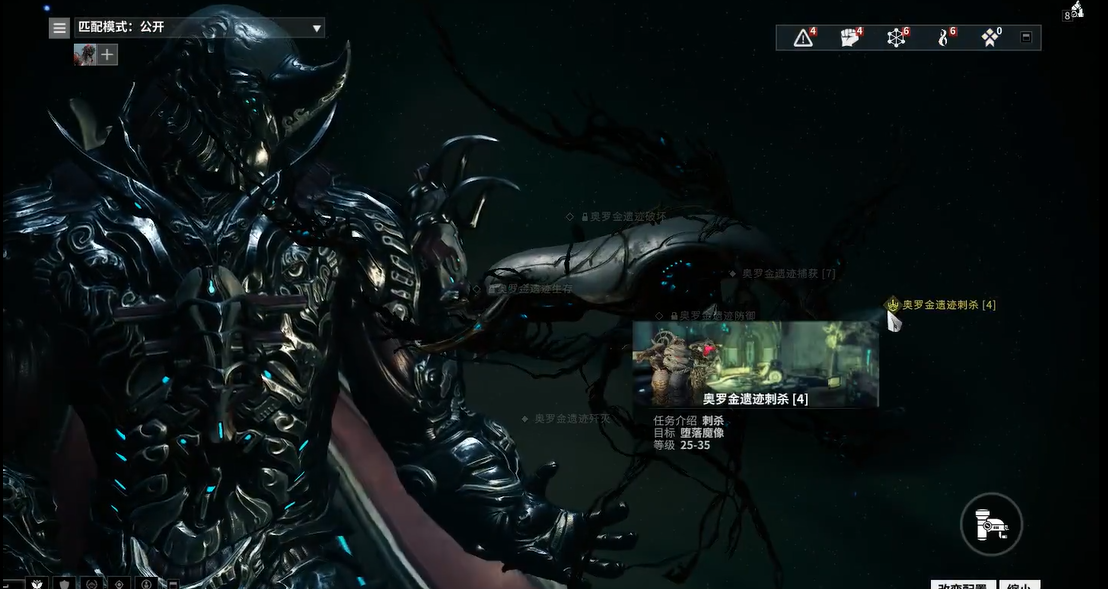Click the 奥罗金遗迹刺杀 mission preview thumbnail

755,364
